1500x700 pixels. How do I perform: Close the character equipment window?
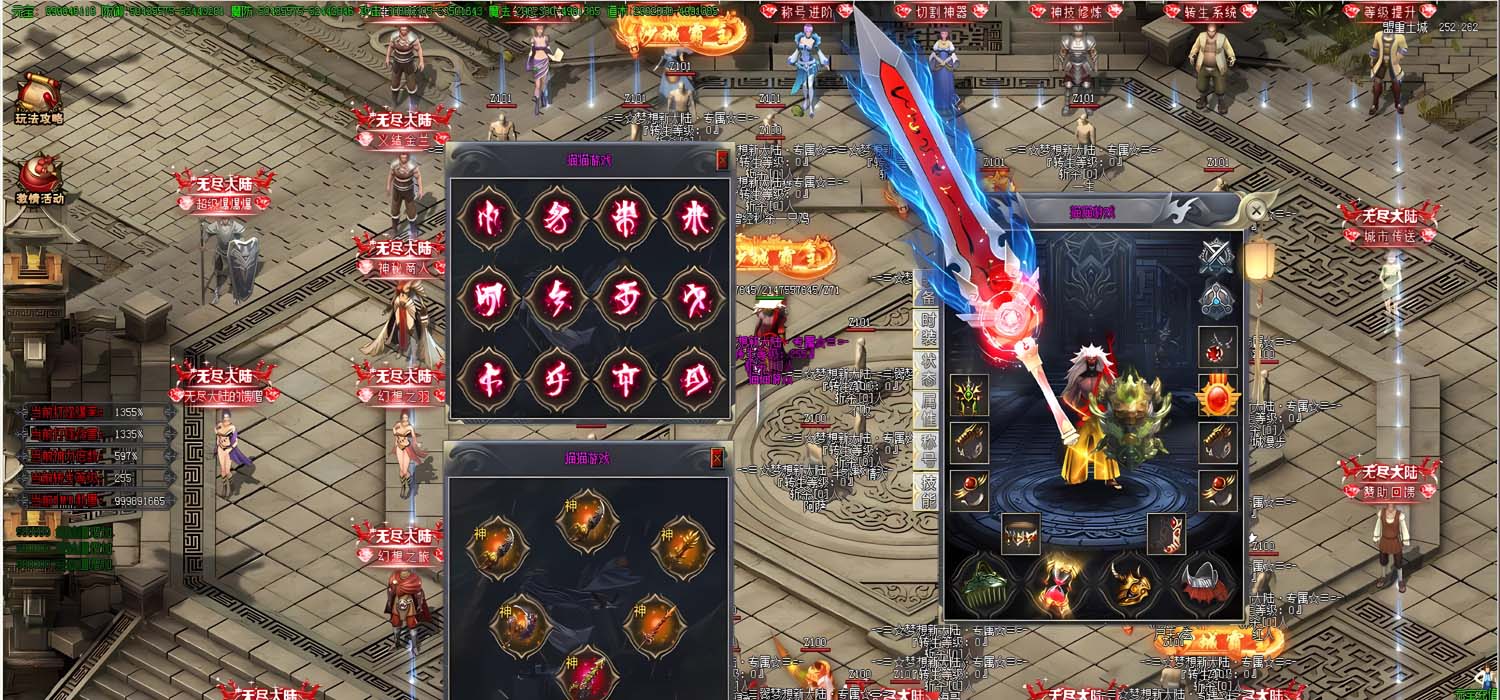click(x=1255, y=211)
